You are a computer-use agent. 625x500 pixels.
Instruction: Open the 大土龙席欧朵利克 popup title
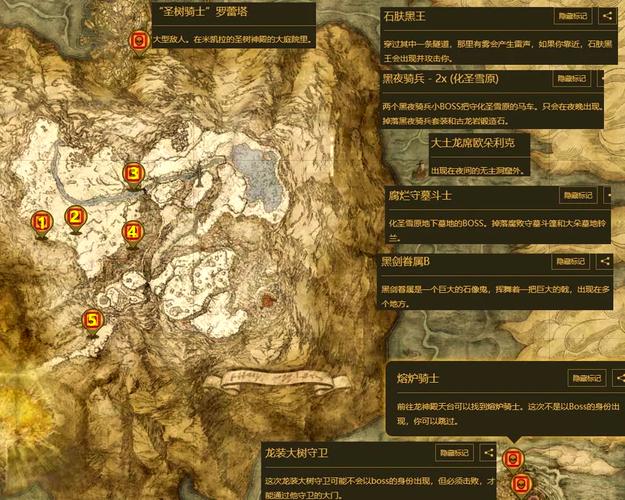click(472, 142)
